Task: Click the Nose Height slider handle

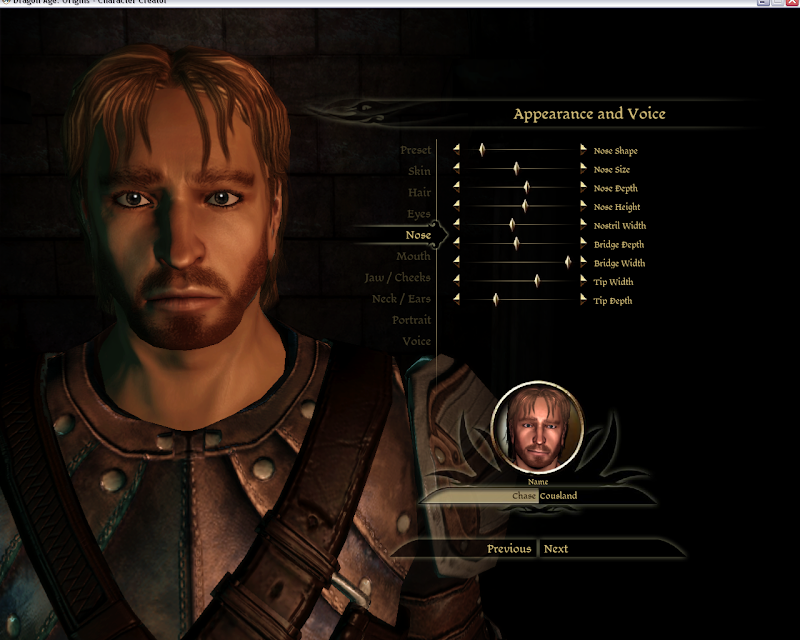Action: click(524, 206)
